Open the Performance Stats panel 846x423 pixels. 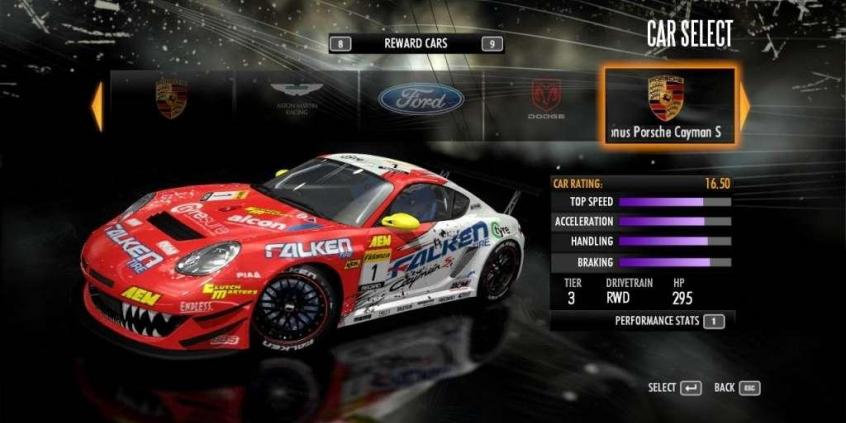[668, 321]
